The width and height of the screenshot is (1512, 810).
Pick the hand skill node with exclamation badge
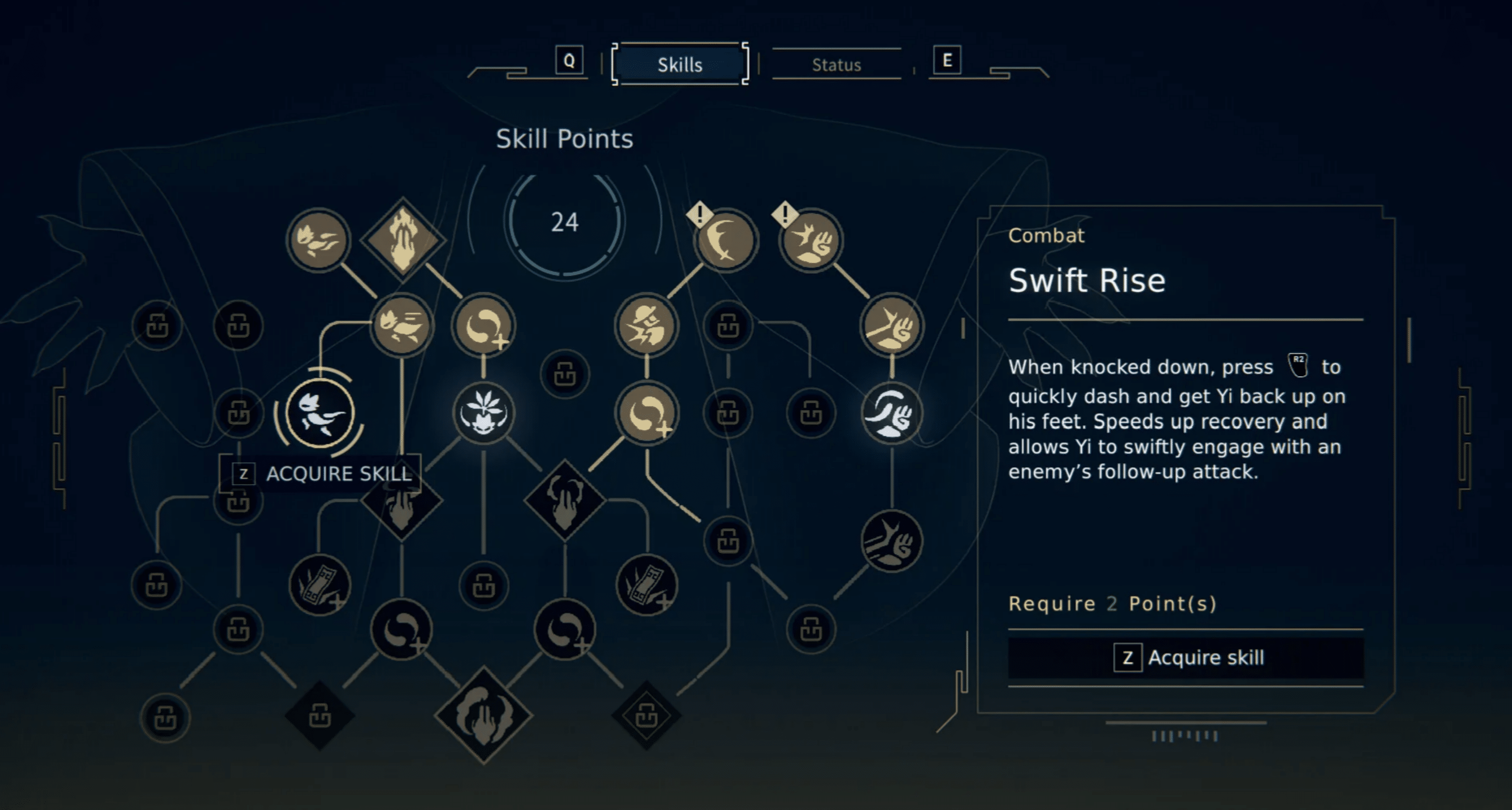coord(810,240)
